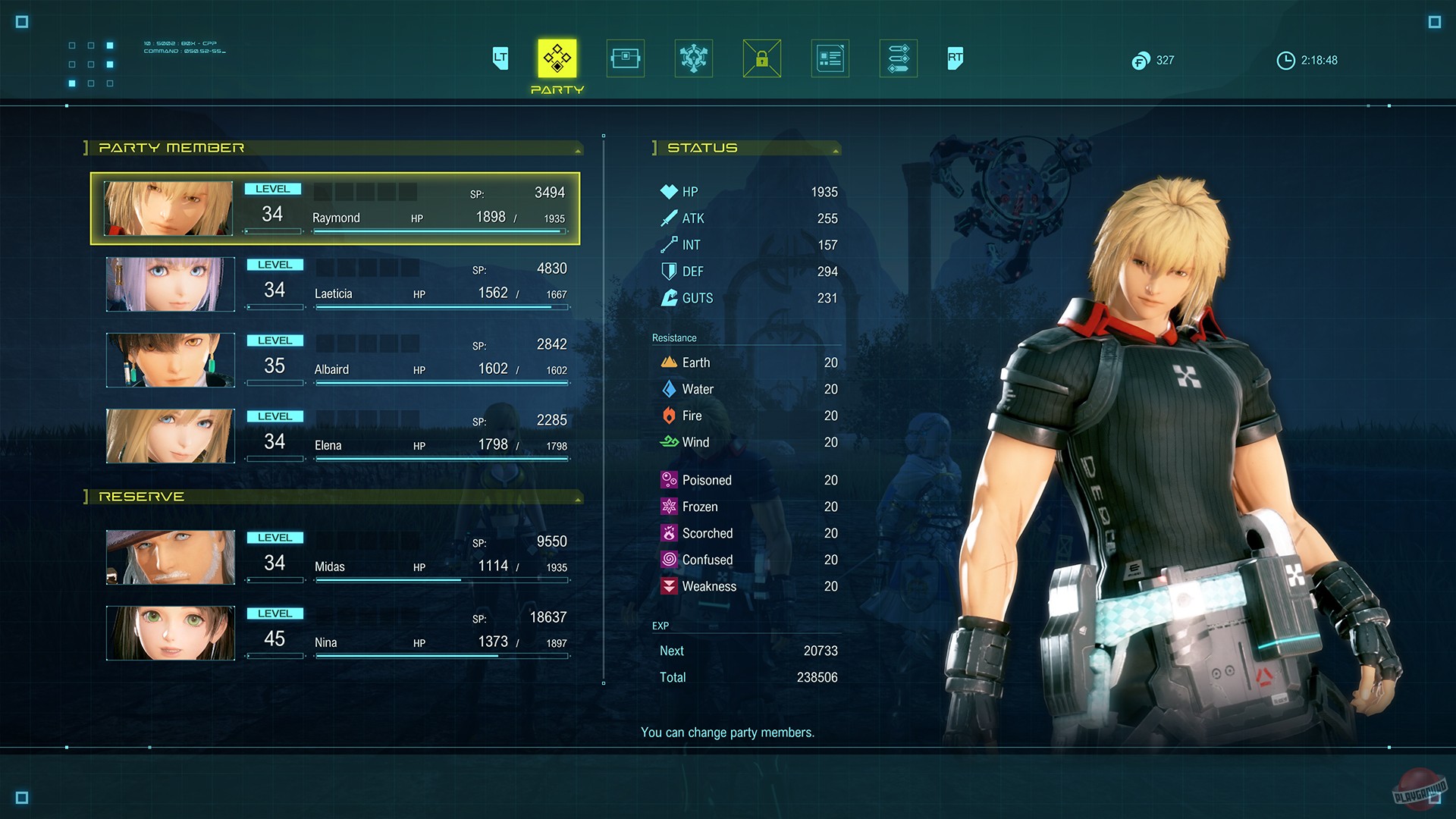Click the RT trigger icon
This screenshot has width=1456, height=819.
[x=954, y=58]
